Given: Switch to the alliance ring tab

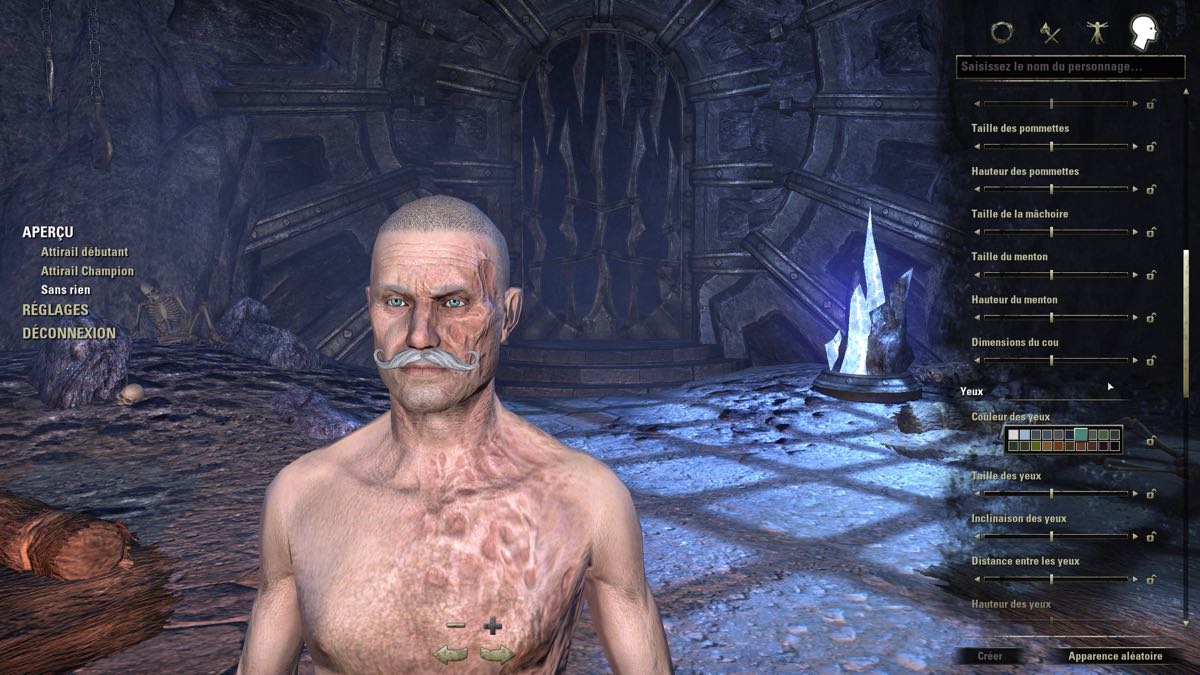Looking at the screenshot, I should click(1001, 32).
